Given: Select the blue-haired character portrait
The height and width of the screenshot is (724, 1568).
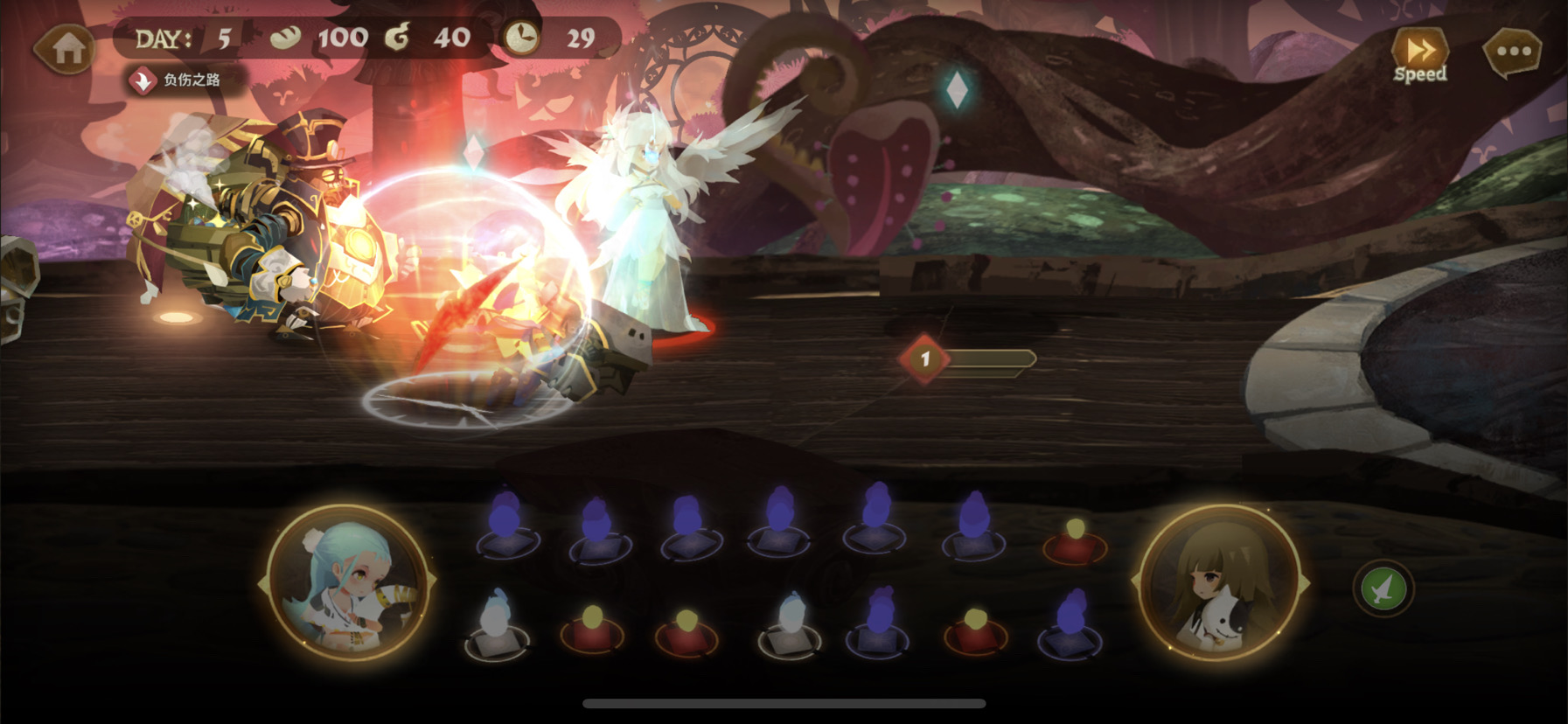Looking at the screenshot, I should point(348,583).
